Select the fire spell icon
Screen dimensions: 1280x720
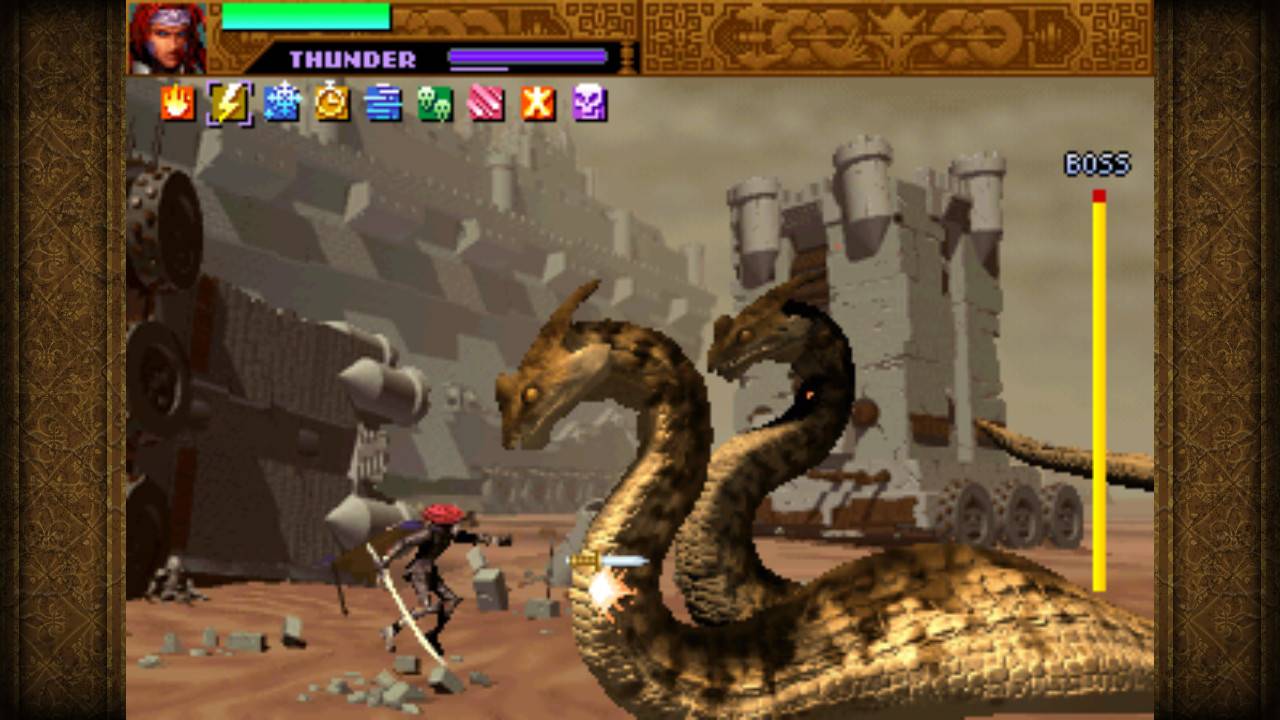point(178,103)
